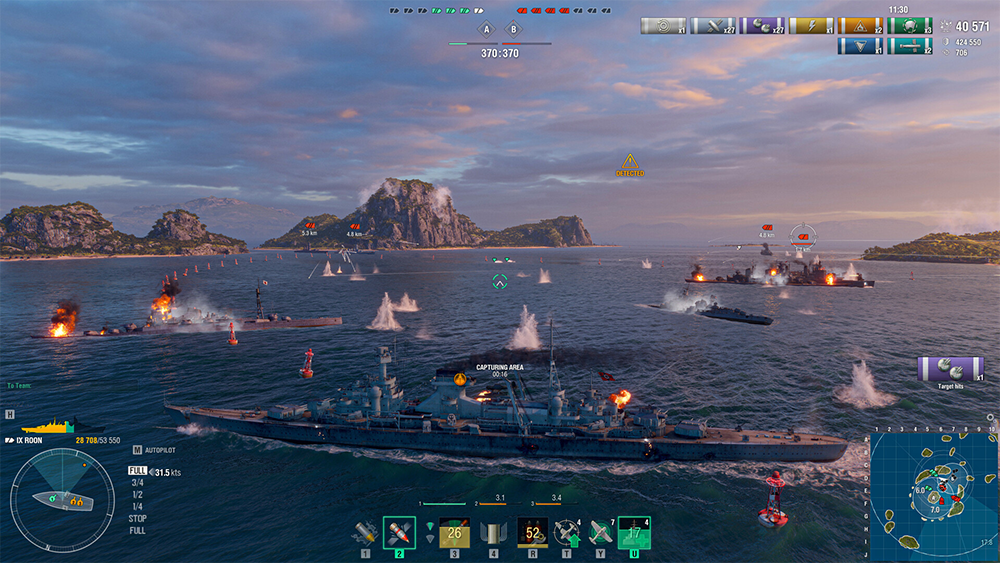1000x563 pixels.
Task: Click the yellow lightning bolt ribbon
Action: point(810,26)
